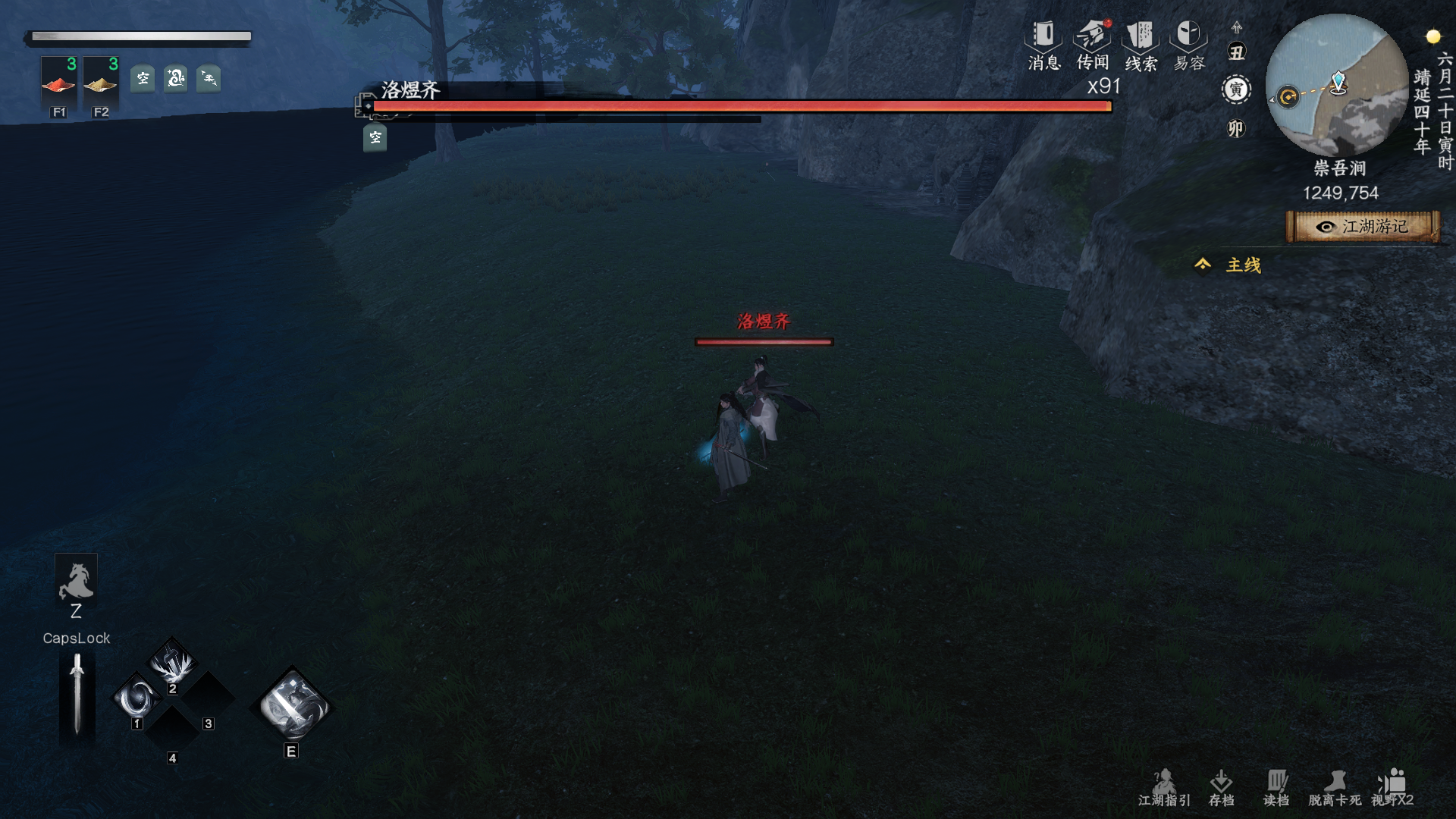Toggle the 视野X2 view range
Viewport: 1456px width, 819px height.
pos(1392,788)
